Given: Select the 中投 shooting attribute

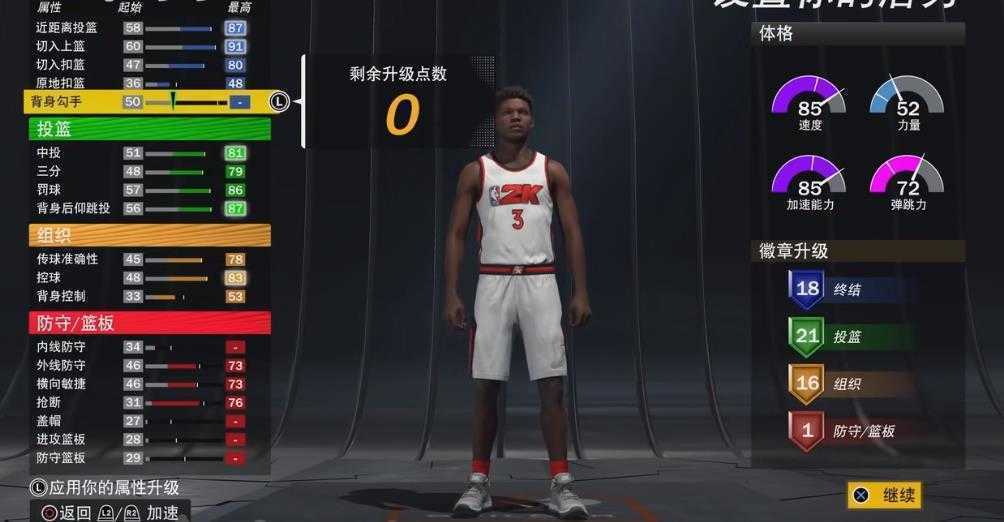Looking at the screenshot, I should click(140, 153).
